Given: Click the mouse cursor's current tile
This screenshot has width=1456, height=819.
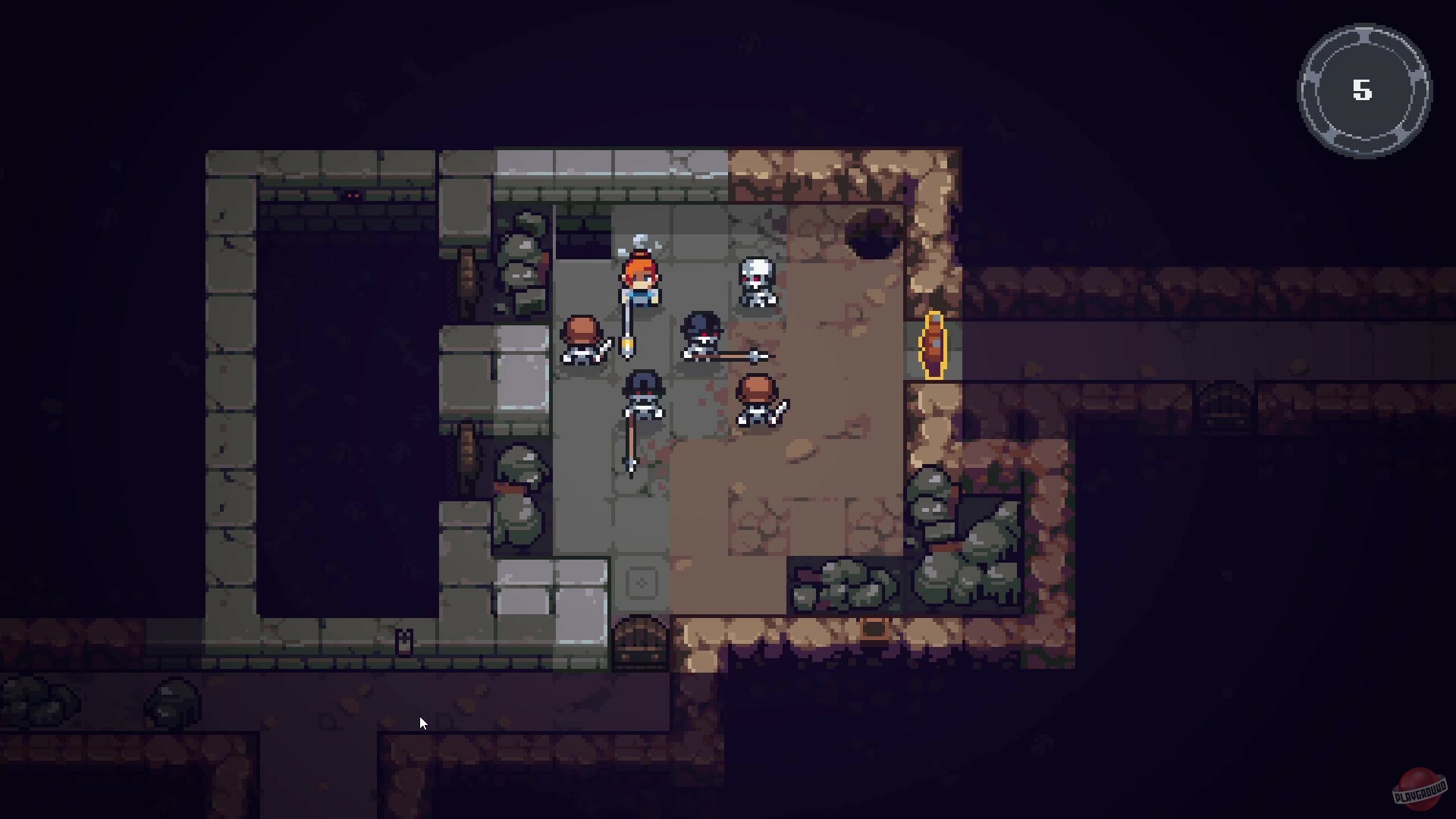Looking at the screenshot, I should (x=422, y=723).
